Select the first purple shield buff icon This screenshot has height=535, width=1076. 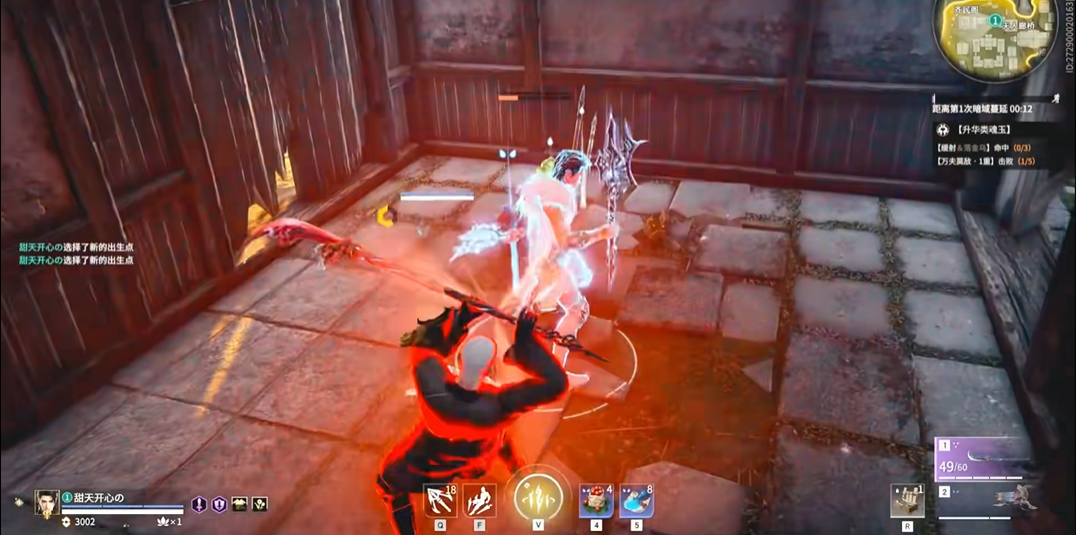pyautogui.click(x=199, y=504)
